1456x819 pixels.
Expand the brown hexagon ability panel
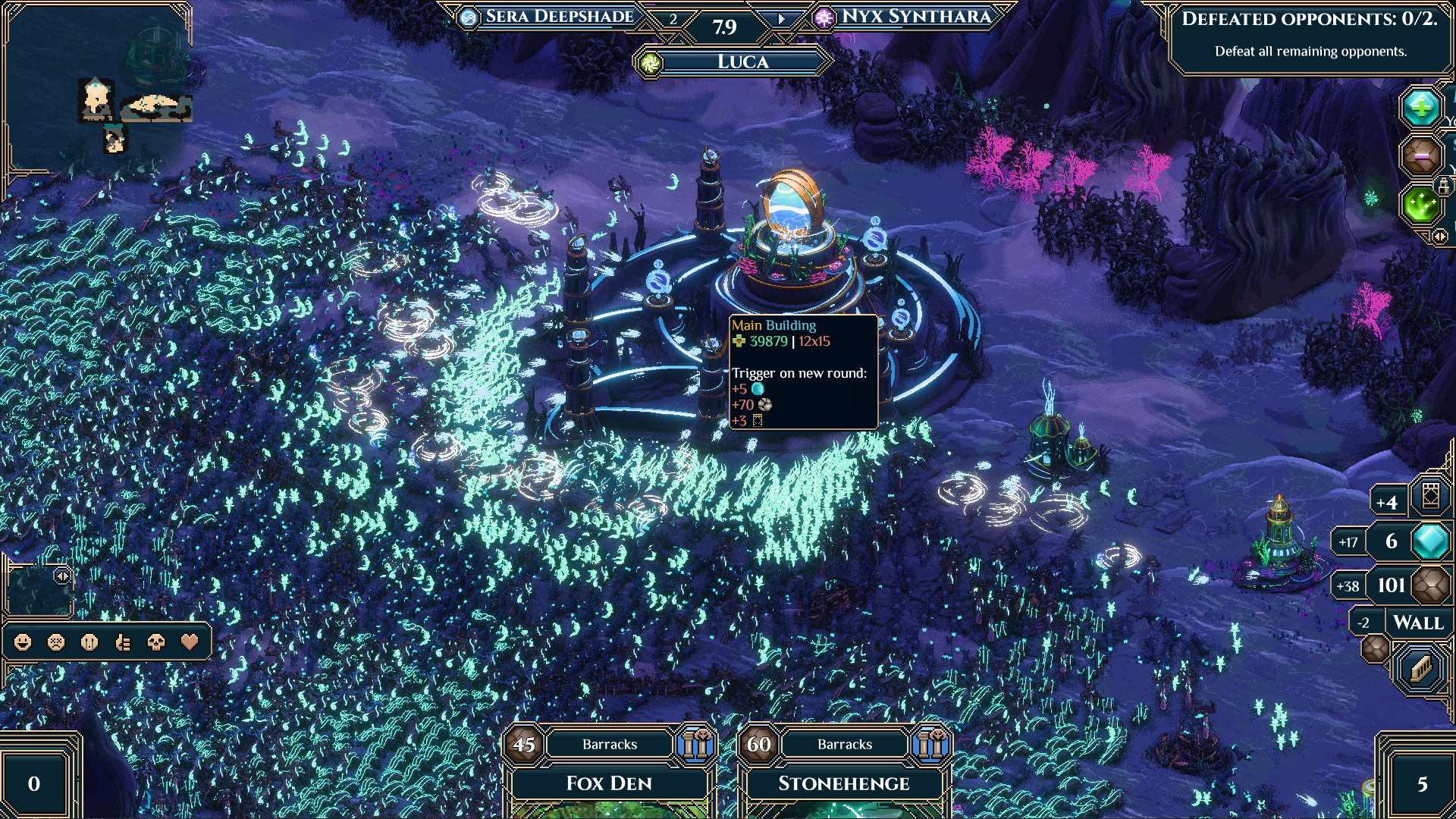point(1420,154)
